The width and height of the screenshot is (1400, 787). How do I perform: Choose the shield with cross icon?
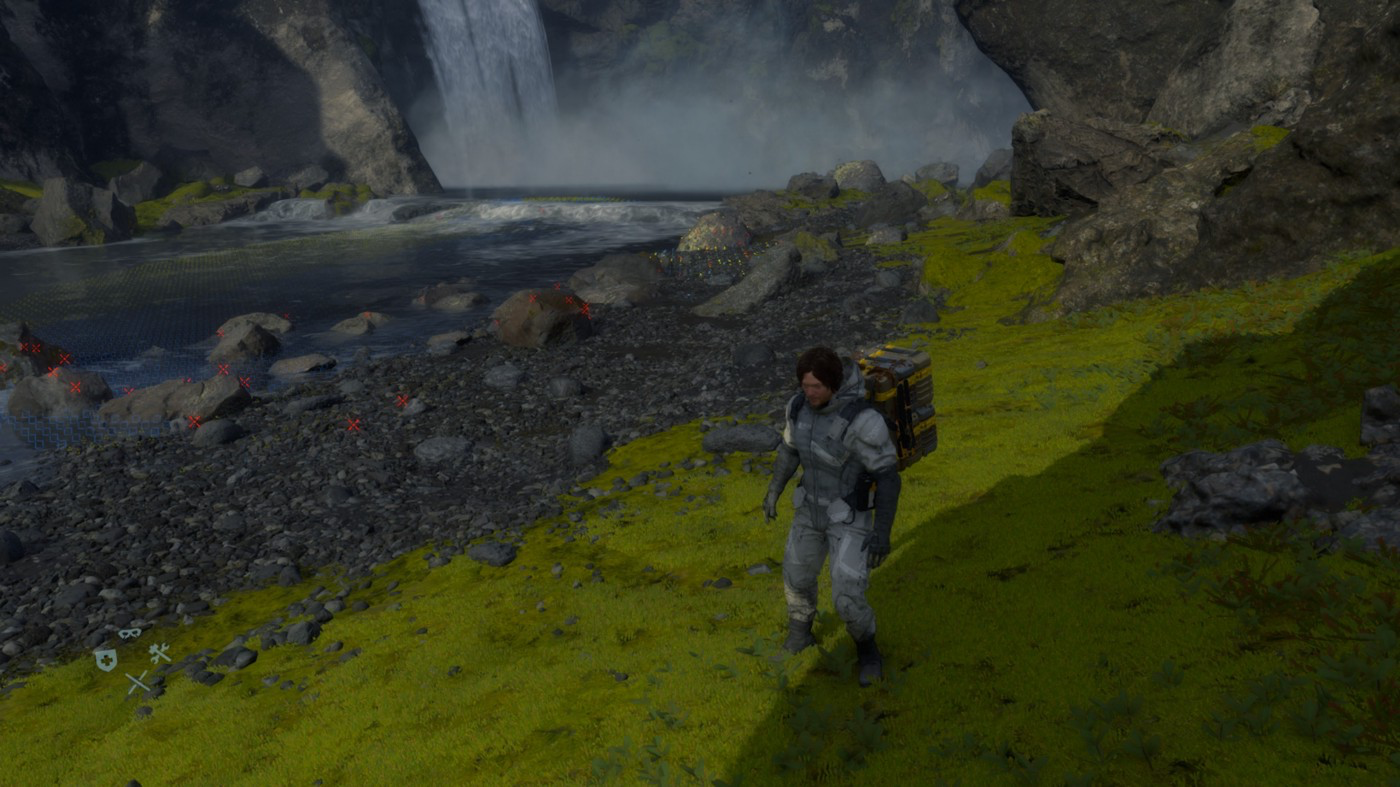[x=105, y=659]
